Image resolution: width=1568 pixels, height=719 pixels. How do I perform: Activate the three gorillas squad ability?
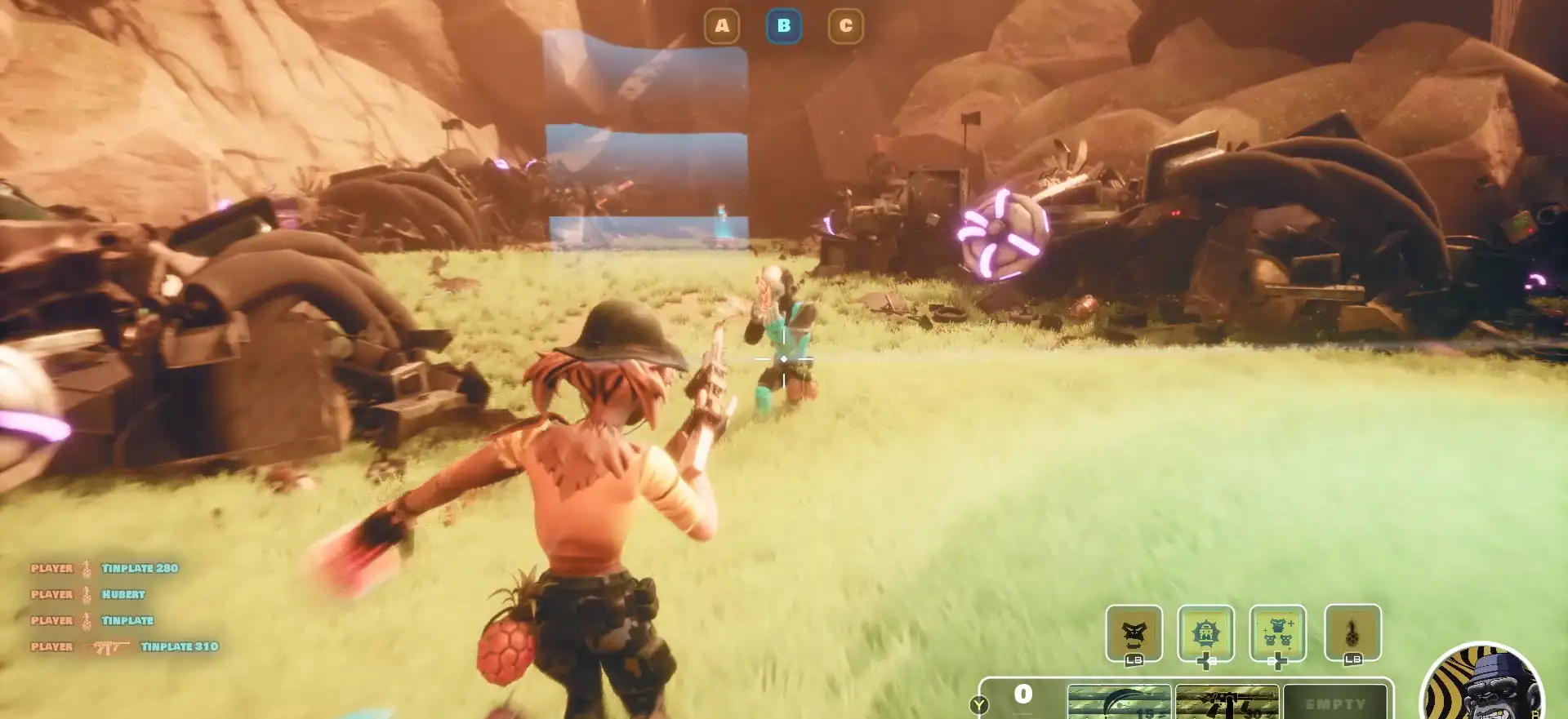click(1277, 632)
